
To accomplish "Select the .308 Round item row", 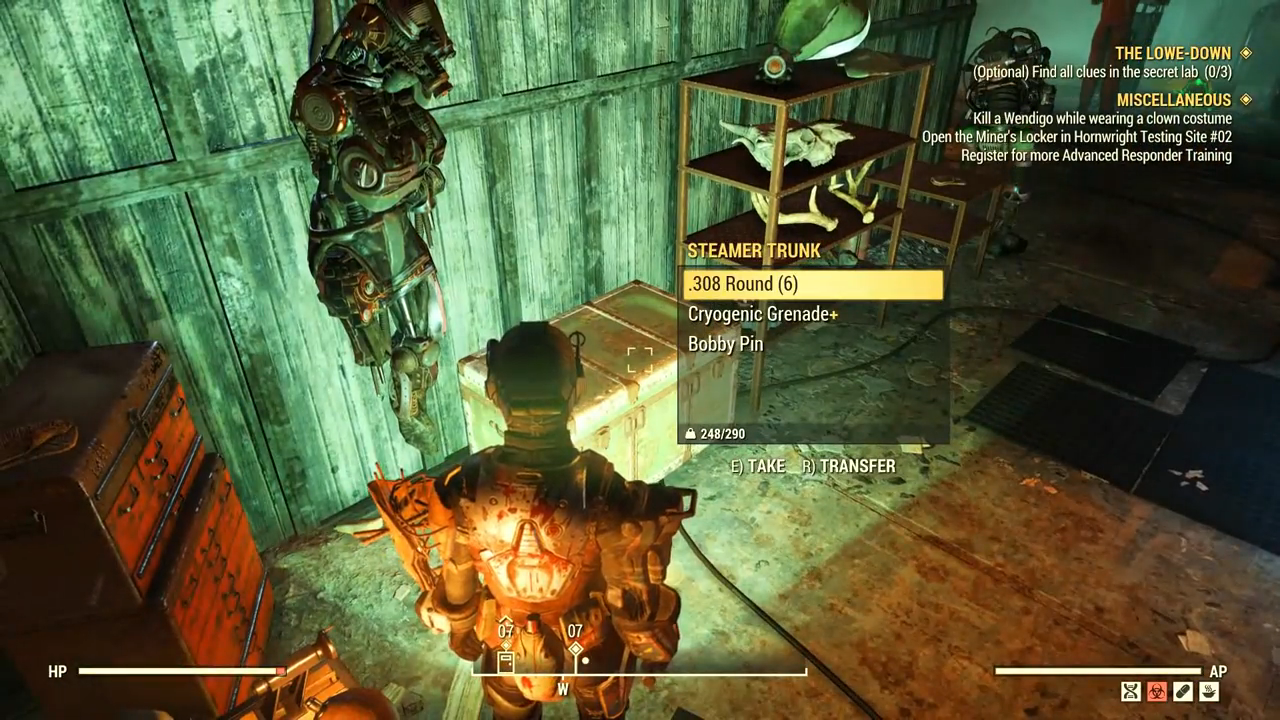I will [811, 285].
